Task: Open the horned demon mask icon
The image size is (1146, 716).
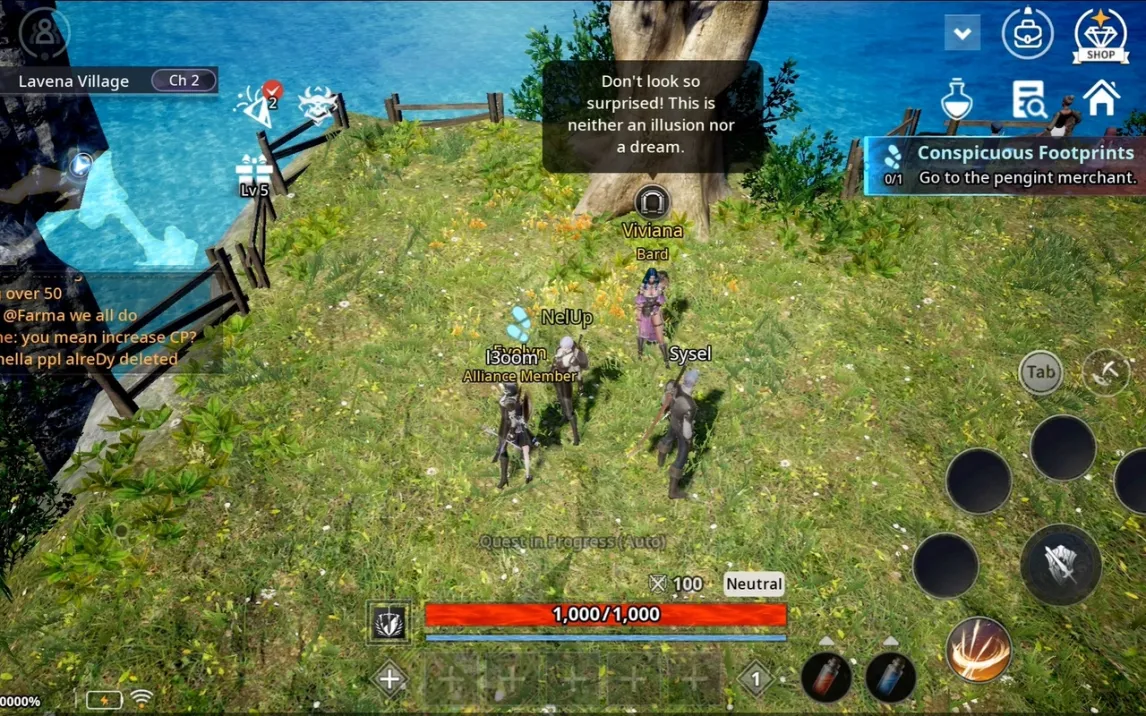Action: click(x=317, y=104)
